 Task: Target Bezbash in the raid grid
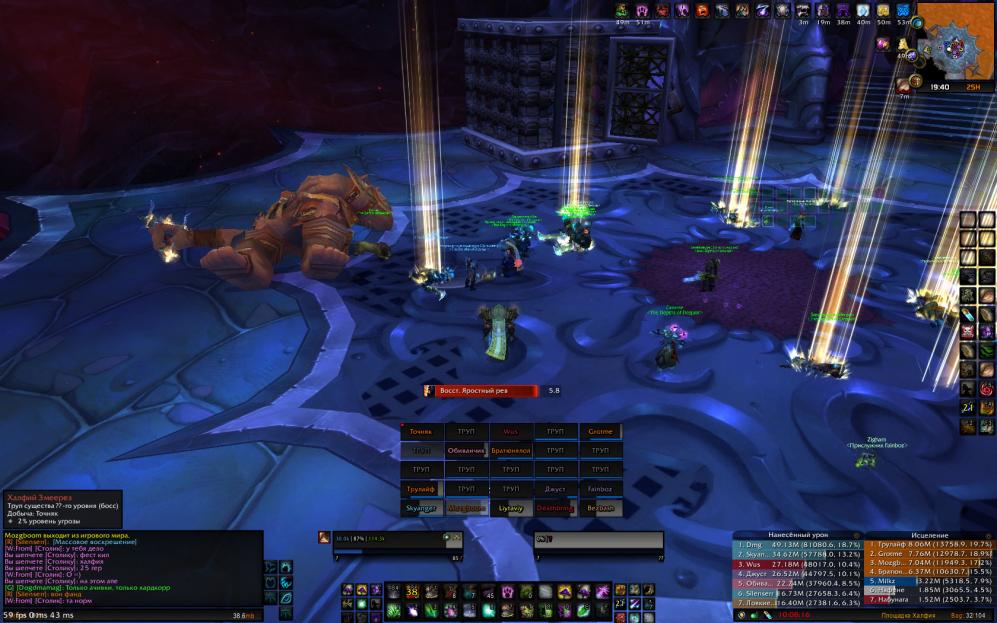600,508
